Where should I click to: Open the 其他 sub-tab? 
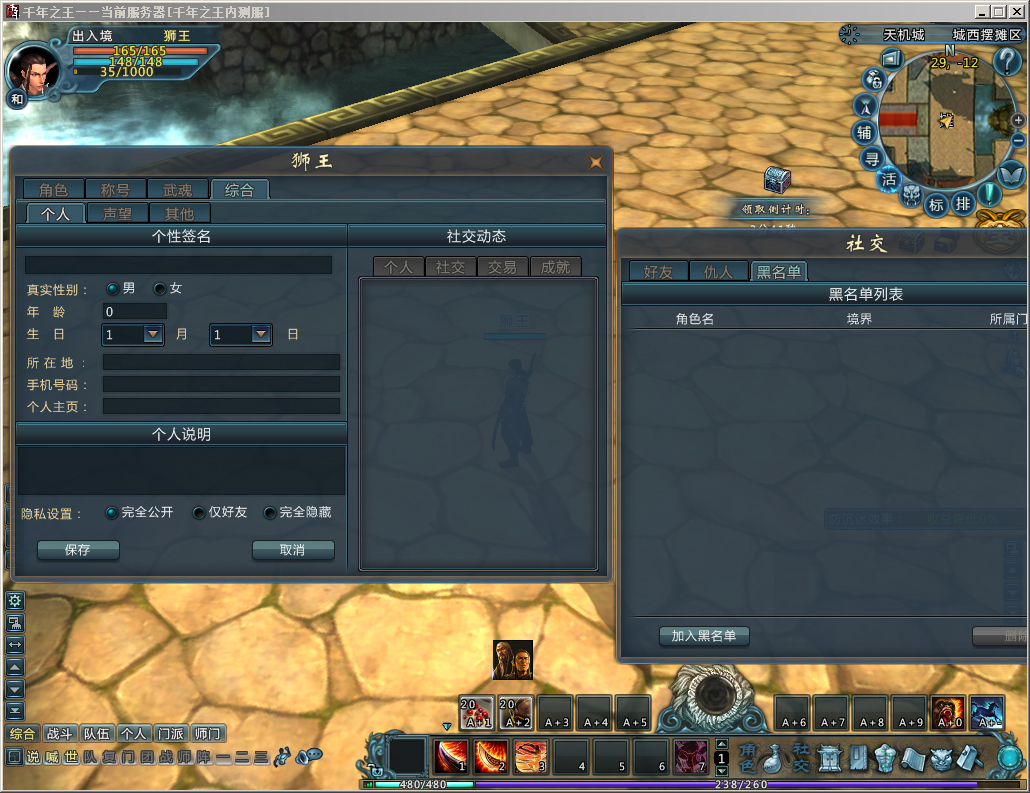(179, 213)
